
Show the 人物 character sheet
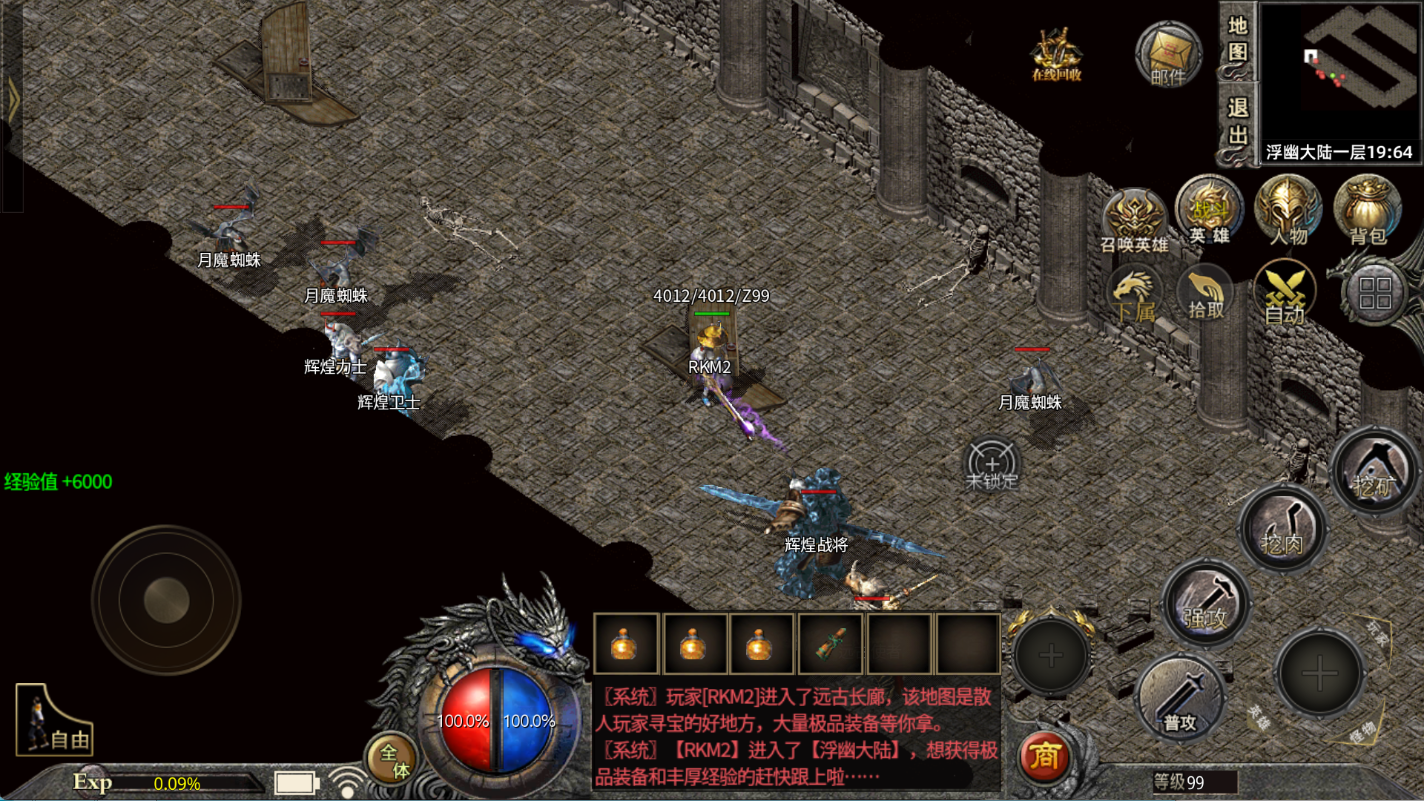[x=1288, y=211]
